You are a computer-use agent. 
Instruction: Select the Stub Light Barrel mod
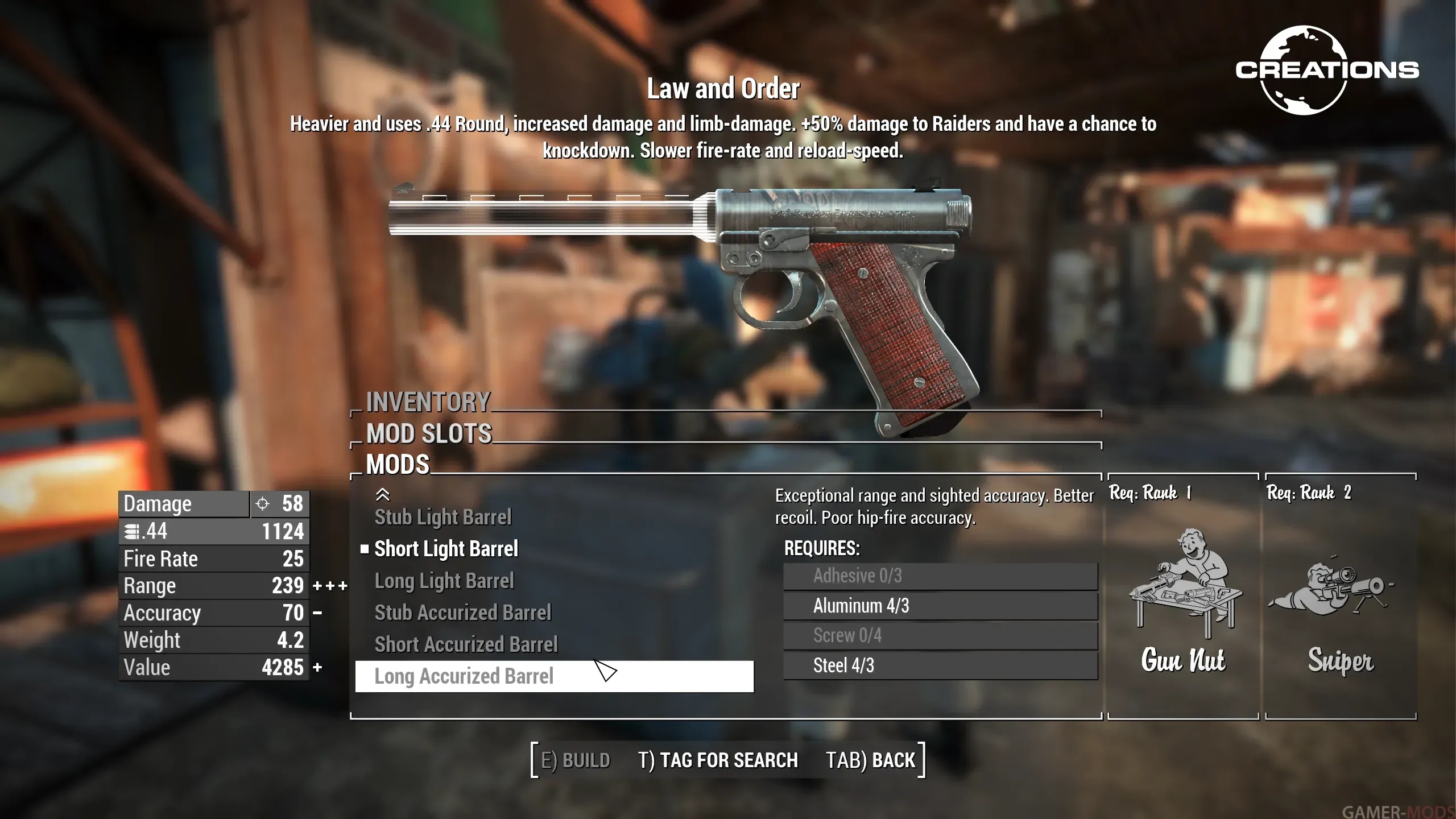442,517
